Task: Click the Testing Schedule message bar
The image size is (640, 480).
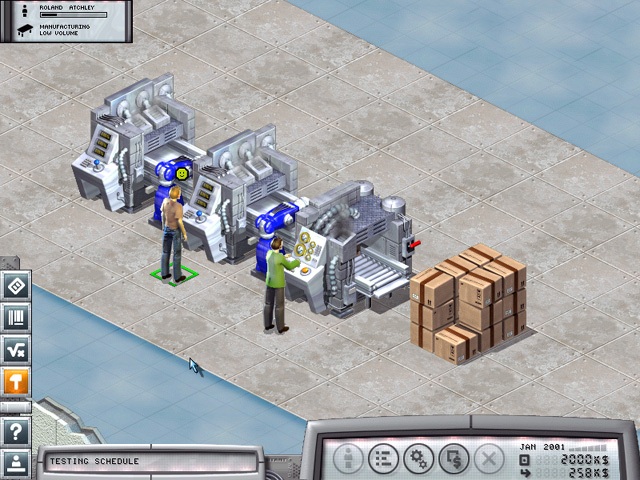Action: click(x=150, y=462)
